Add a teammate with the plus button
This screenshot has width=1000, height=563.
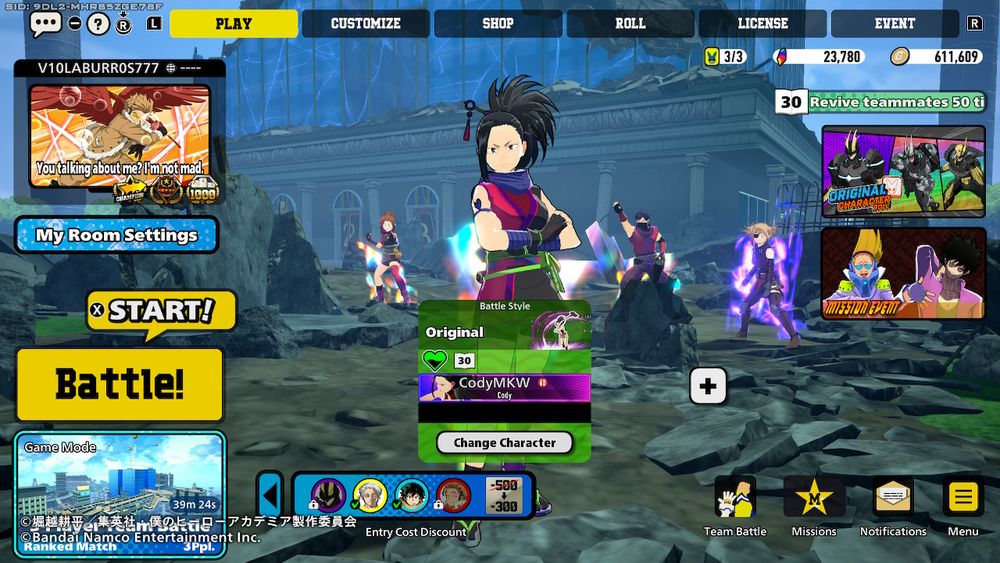tap(708, 386)
